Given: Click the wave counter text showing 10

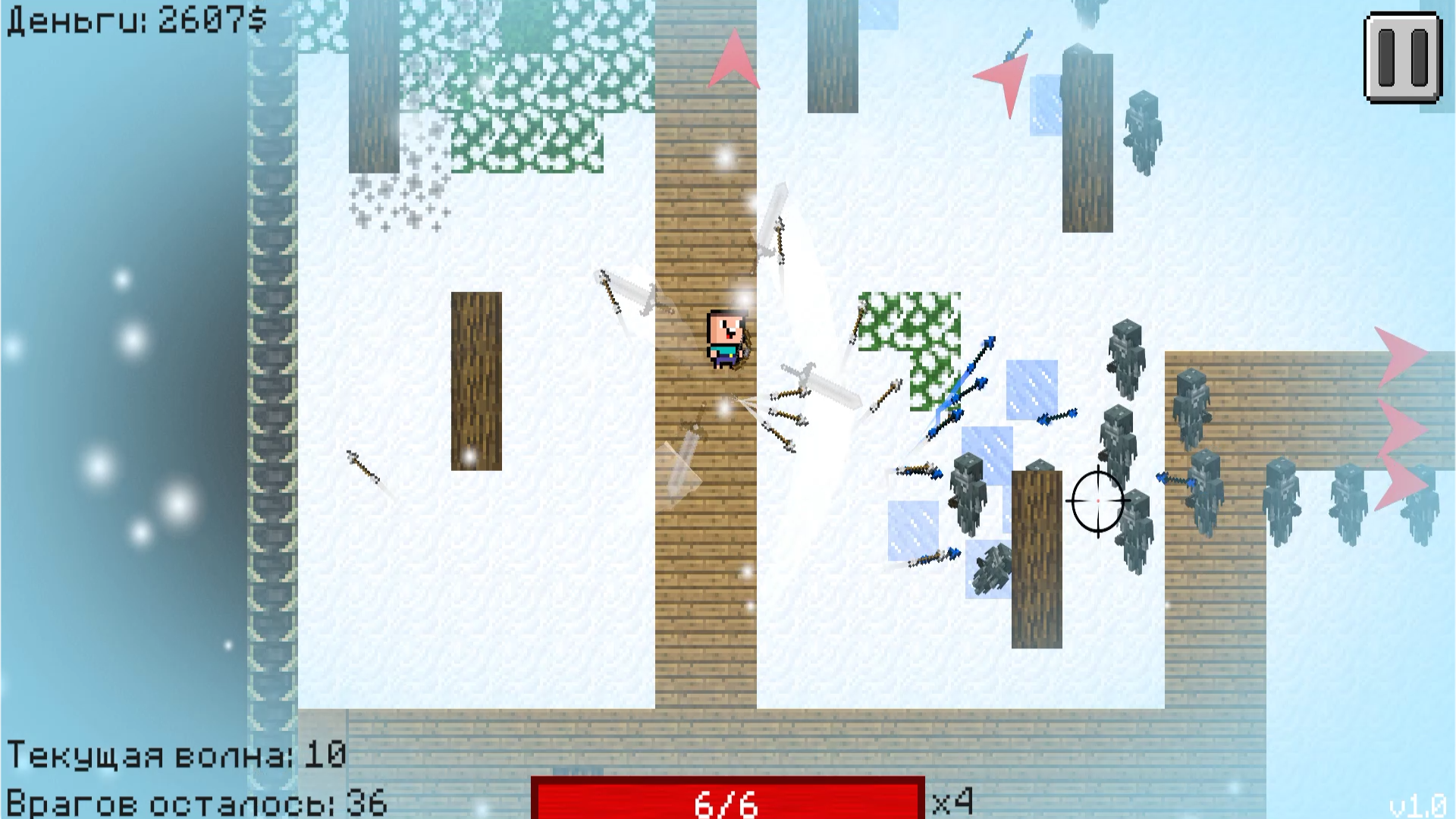Looking at the screenshot, I should tap(178, 755).
